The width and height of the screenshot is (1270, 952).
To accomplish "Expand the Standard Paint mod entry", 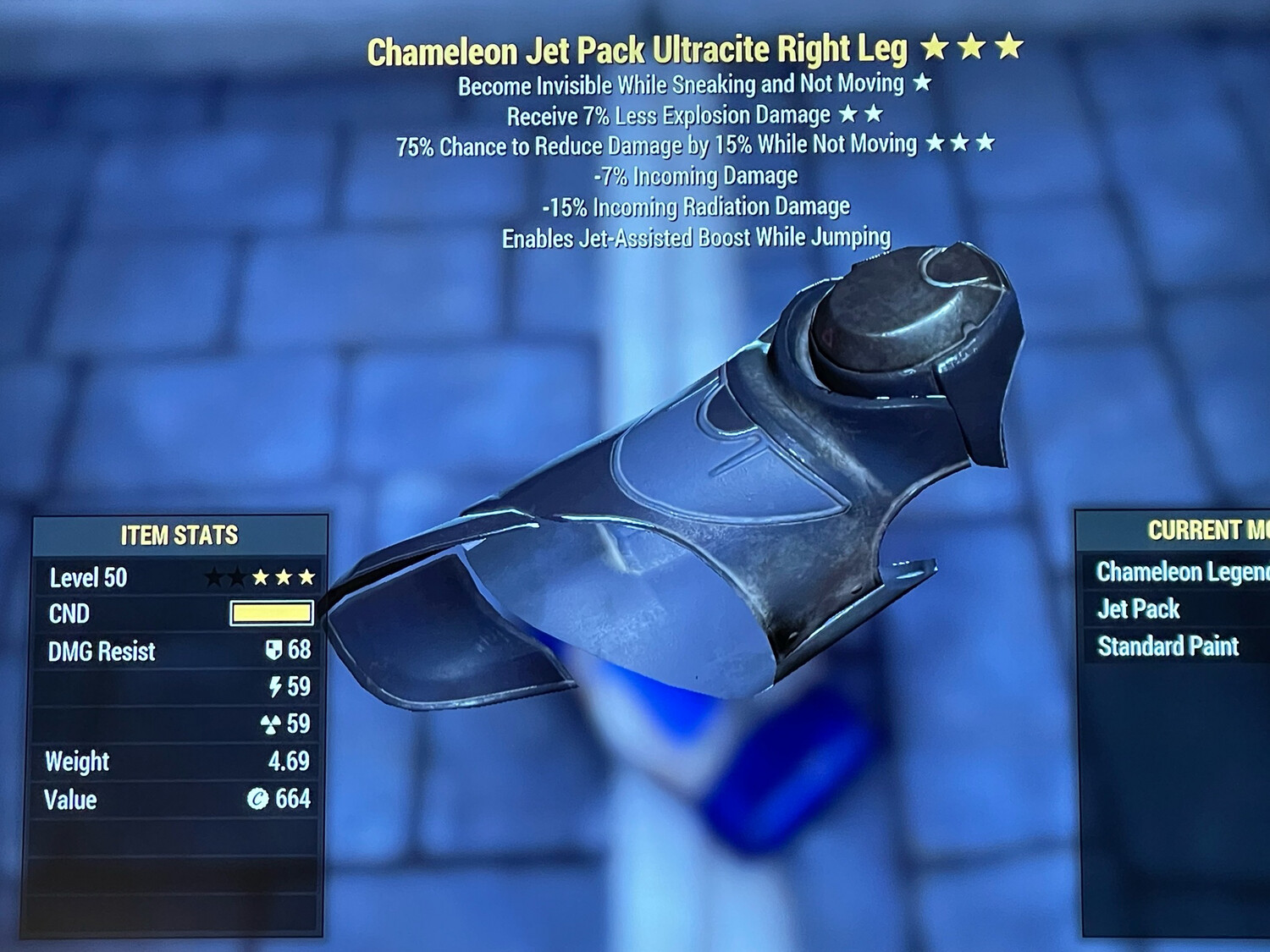I will (x=1167, y=646).
